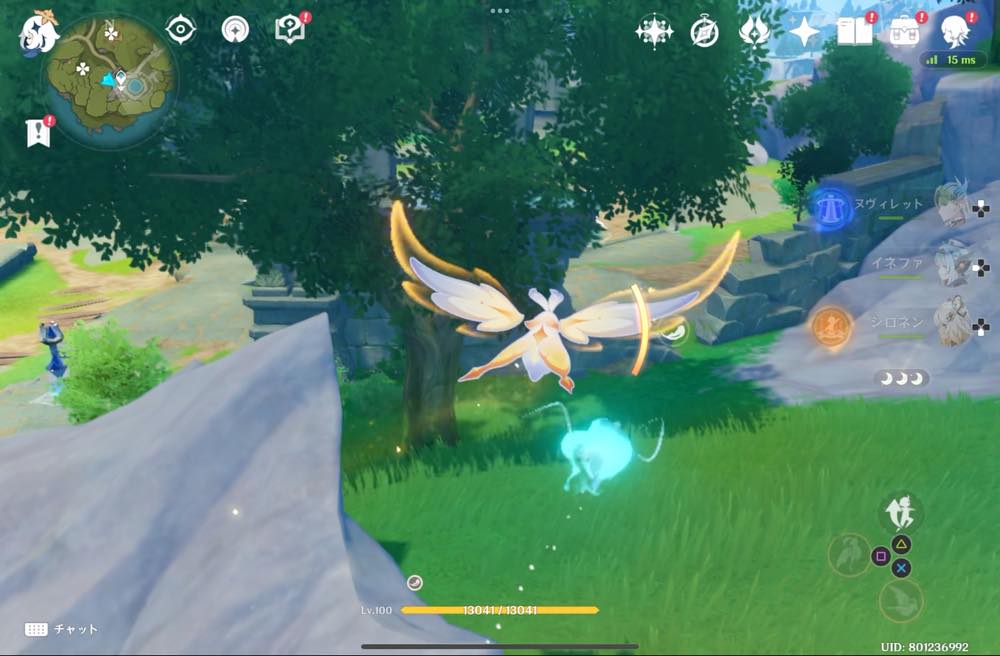Open the bookmark notice with exclamation mark
The height and width of the screenshot is (656, 1000).
click(x=38, y=132)
